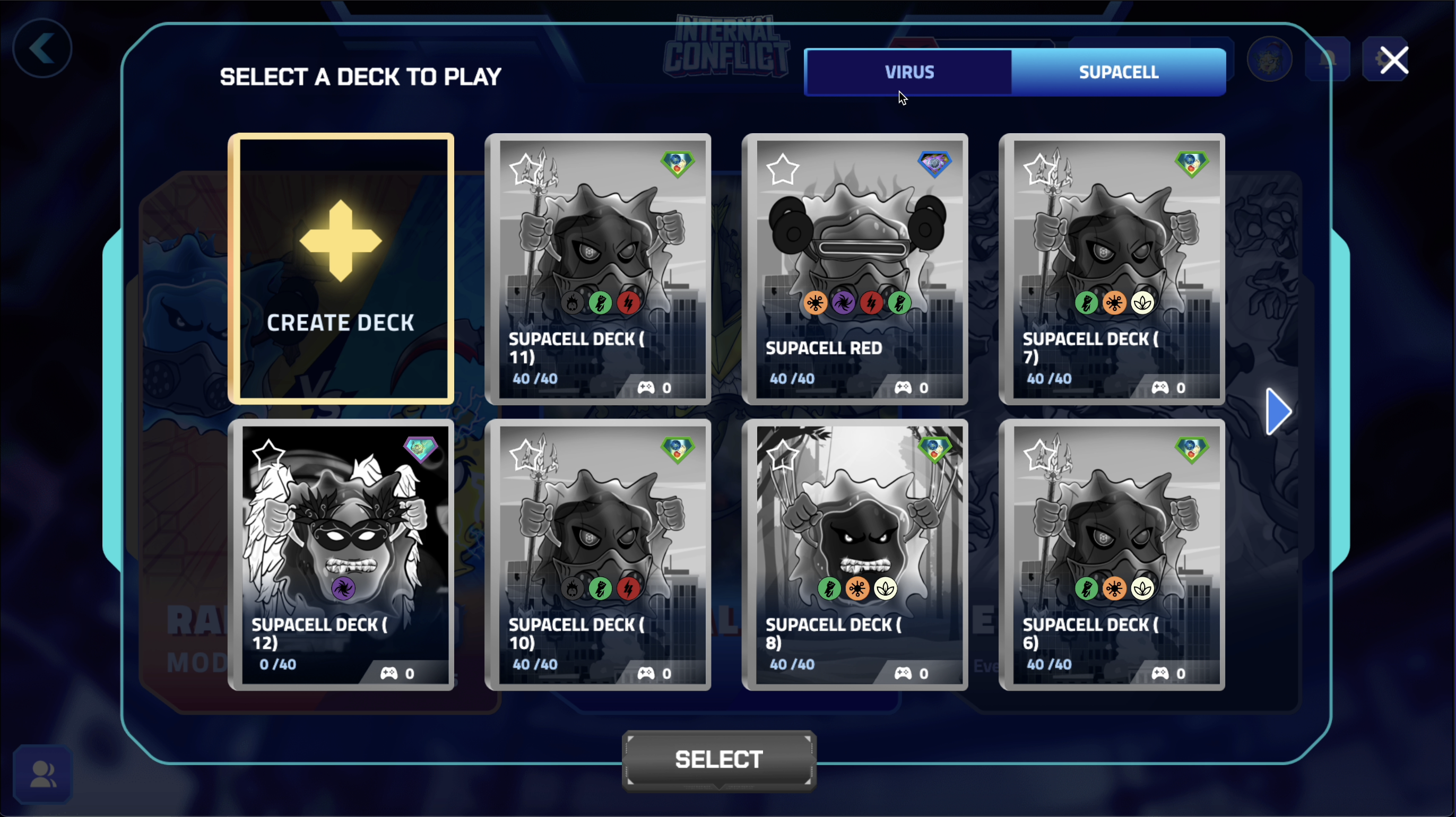Pick Supacell Deck (8)
1456x817 pixels.
coord(855,555)
